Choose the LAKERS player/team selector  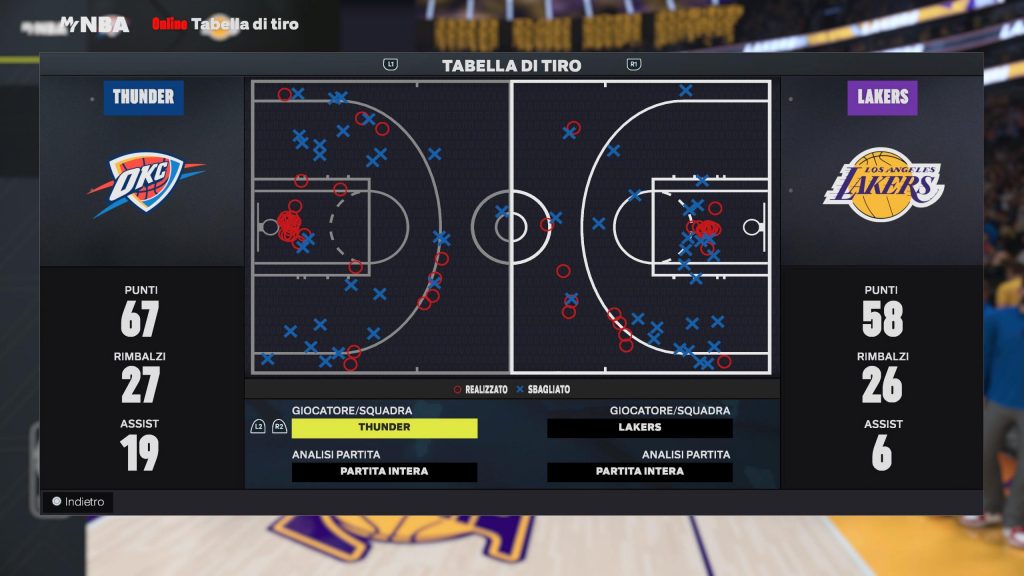pos(639,428)
